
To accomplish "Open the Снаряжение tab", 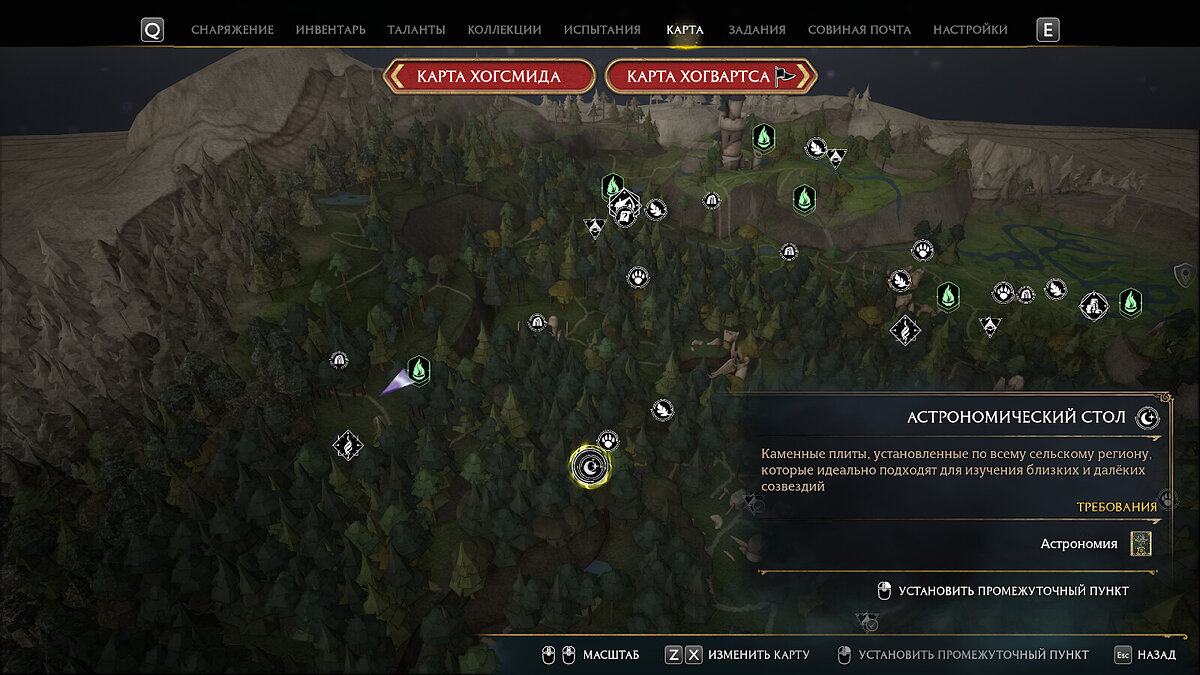I will pos(232,30).
